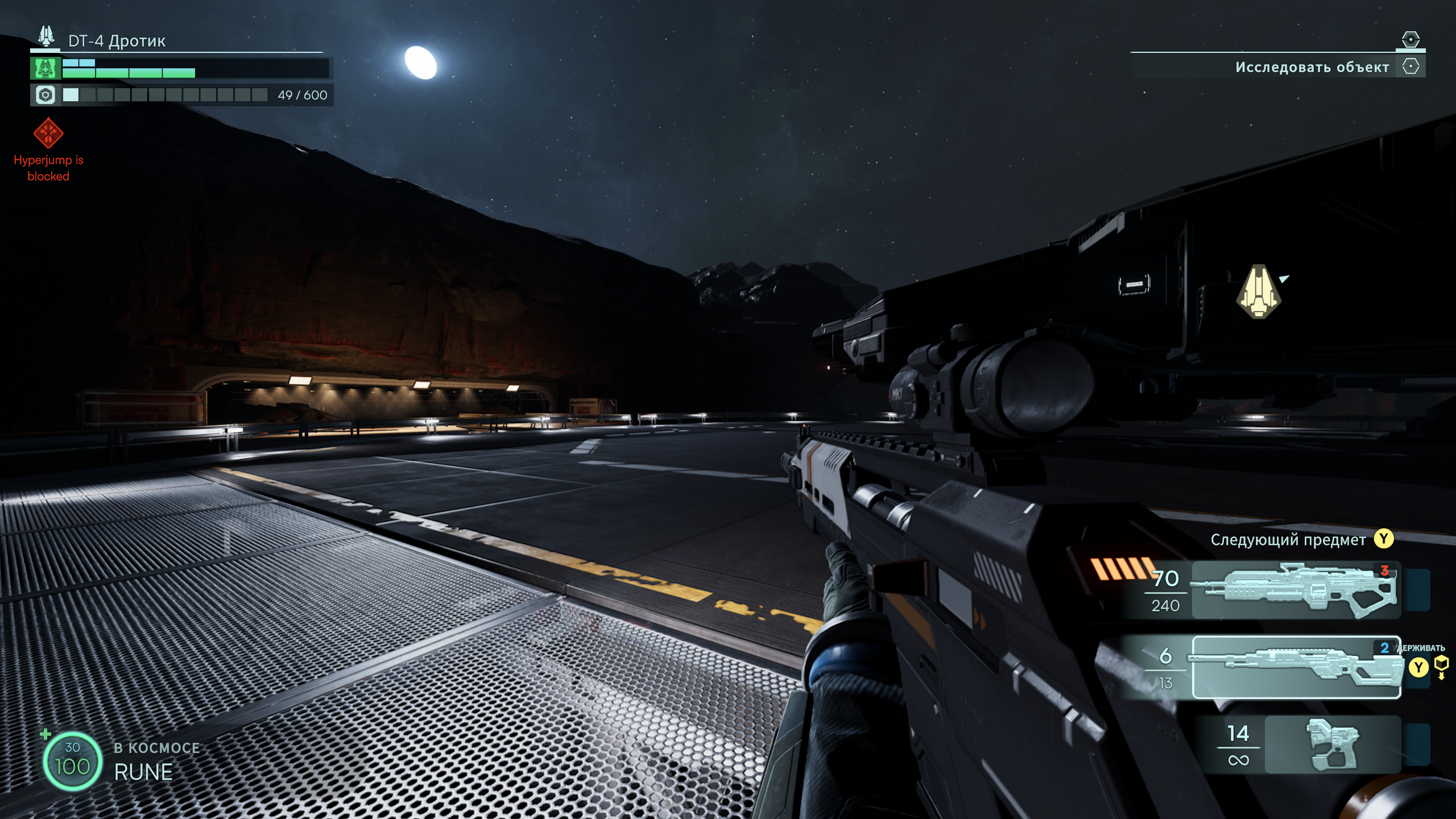Choose the pistol weapon slot

pyautogui.click(x=1332, y=744)
